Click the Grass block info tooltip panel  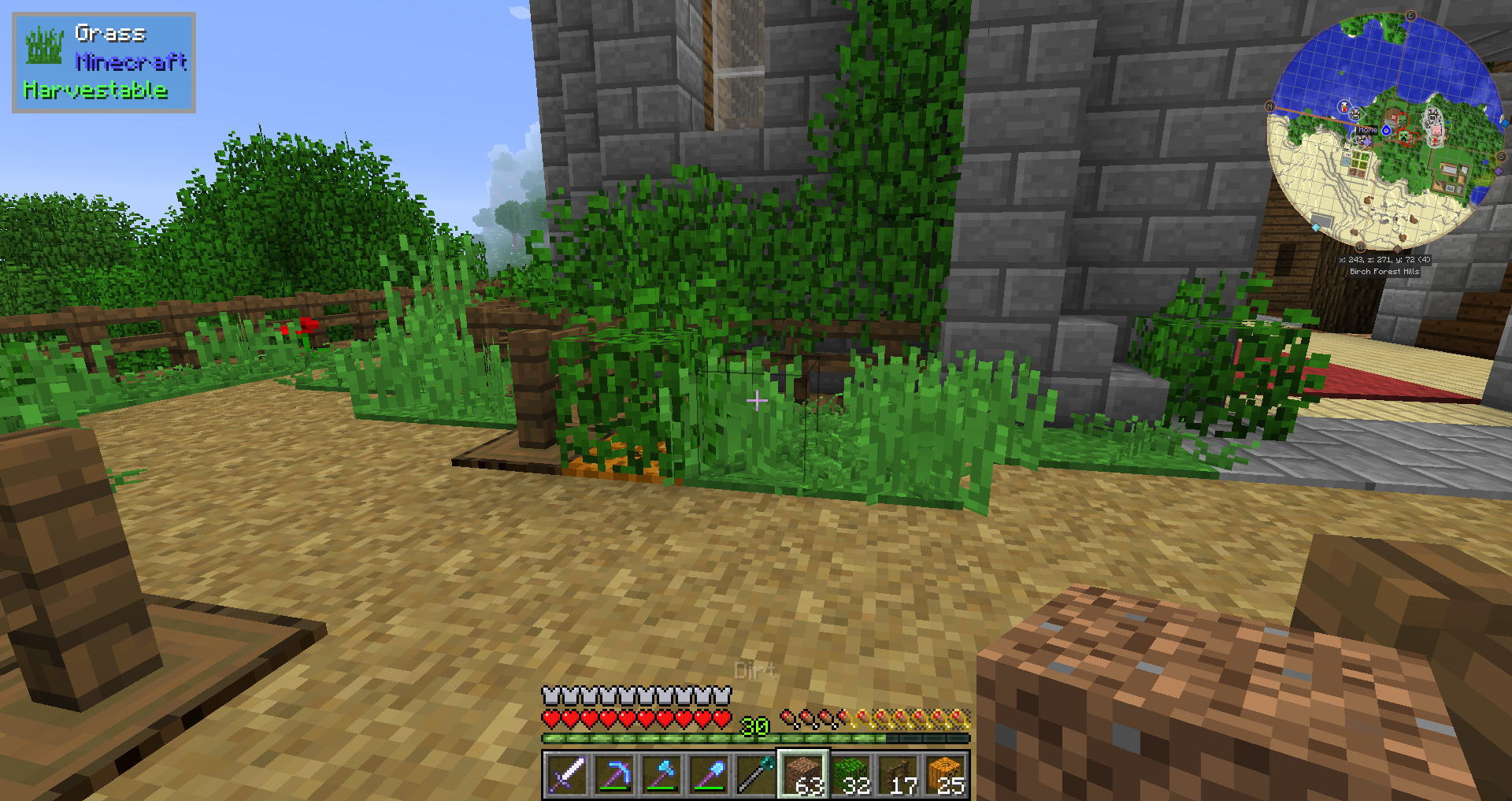click(x=104, y=62)
